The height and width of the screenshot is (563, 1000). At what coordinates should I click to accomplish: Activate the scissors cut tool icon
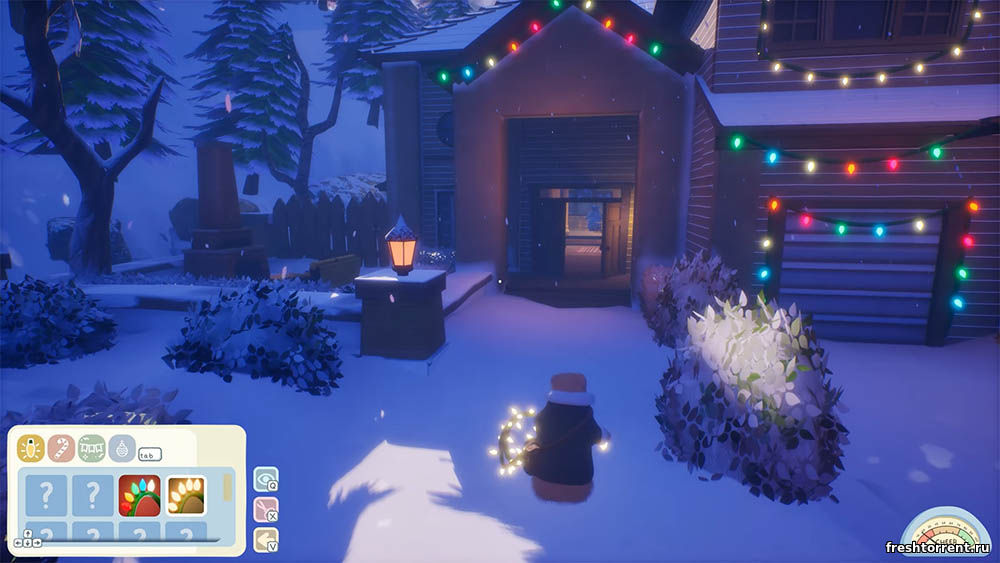(265, 510)
